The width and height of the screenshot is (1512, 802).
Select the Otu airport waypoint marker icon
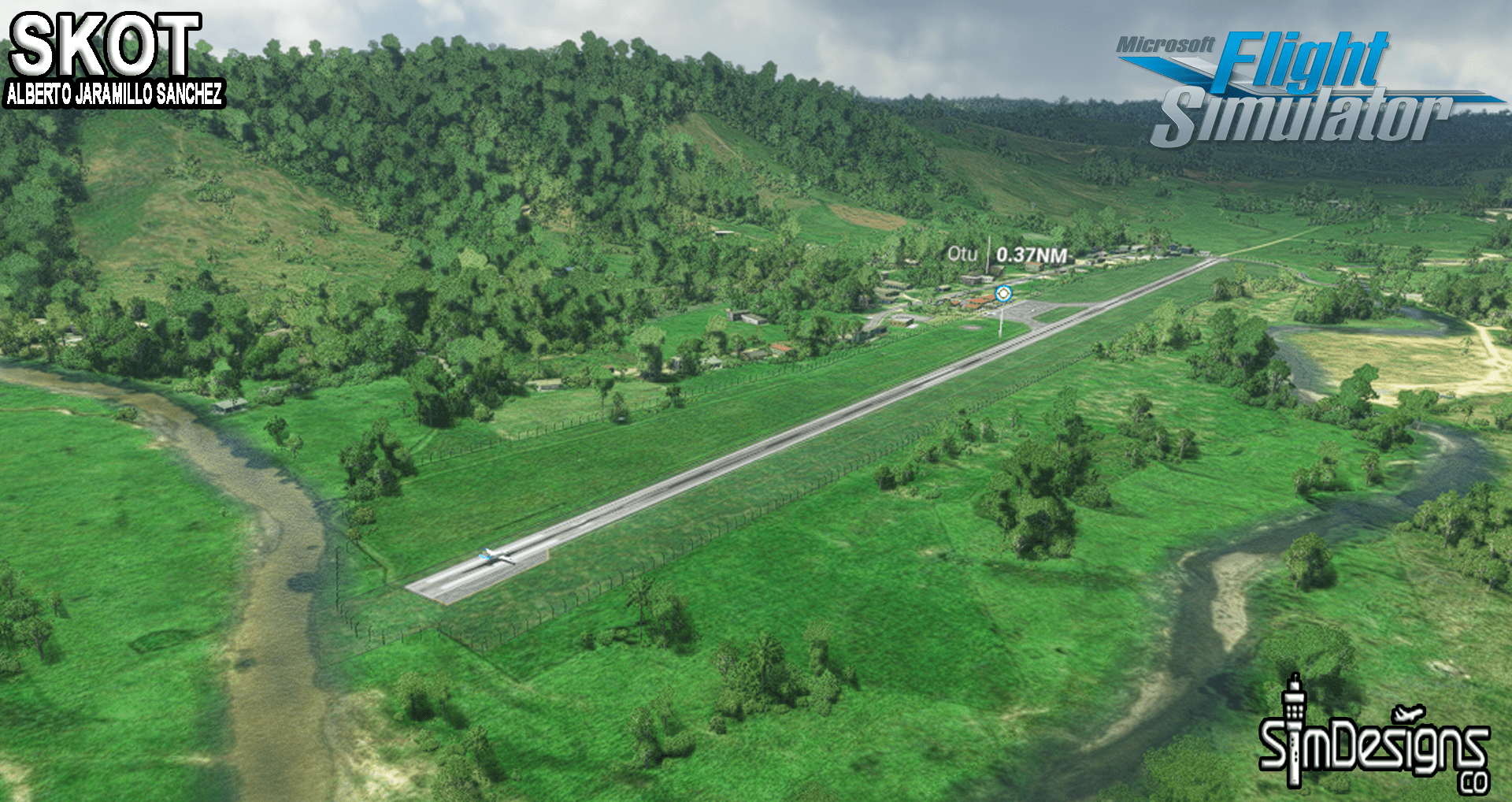[x=1002, y=295]
